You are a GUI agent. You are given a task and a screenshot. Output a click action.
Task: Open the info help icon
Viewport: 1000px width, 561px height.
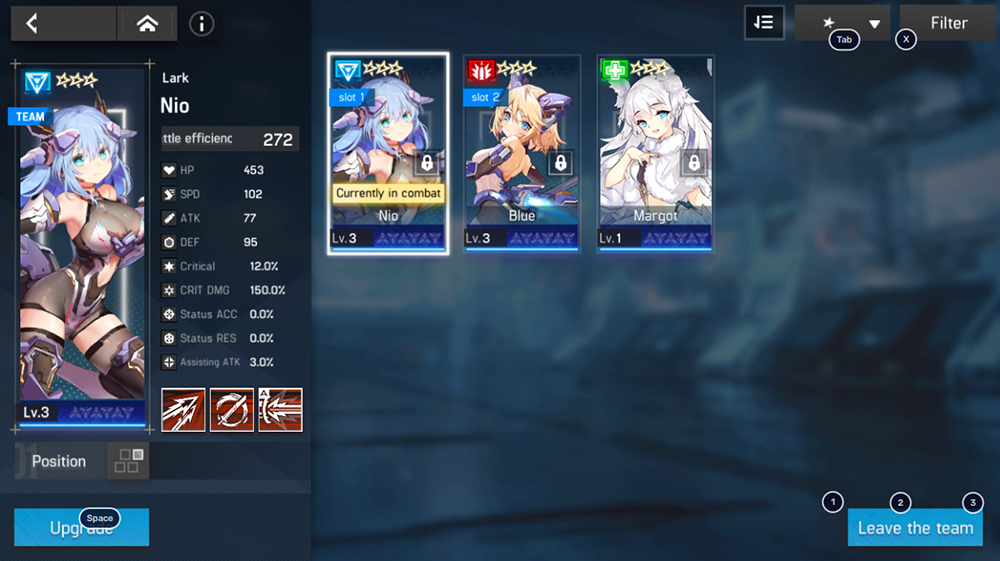click(202, 23)
